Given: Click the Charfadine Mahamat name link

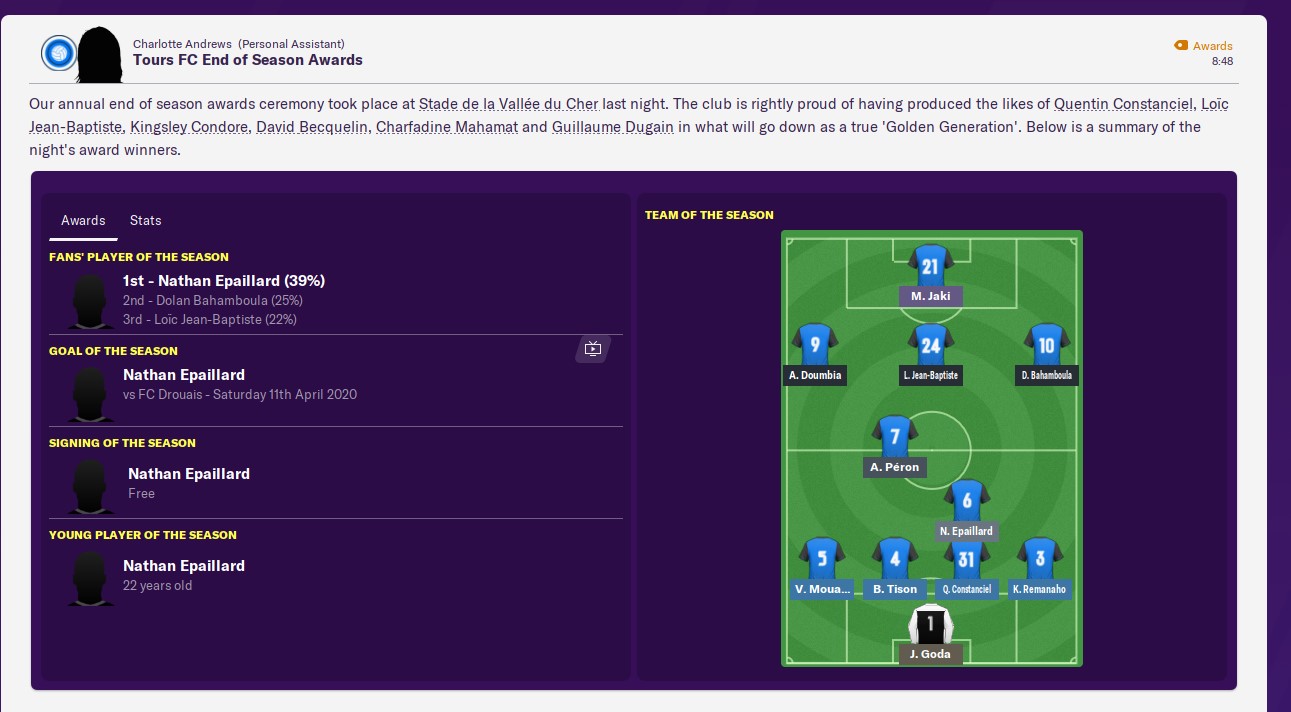Looking at the screenshot, I should coord(447,127).
